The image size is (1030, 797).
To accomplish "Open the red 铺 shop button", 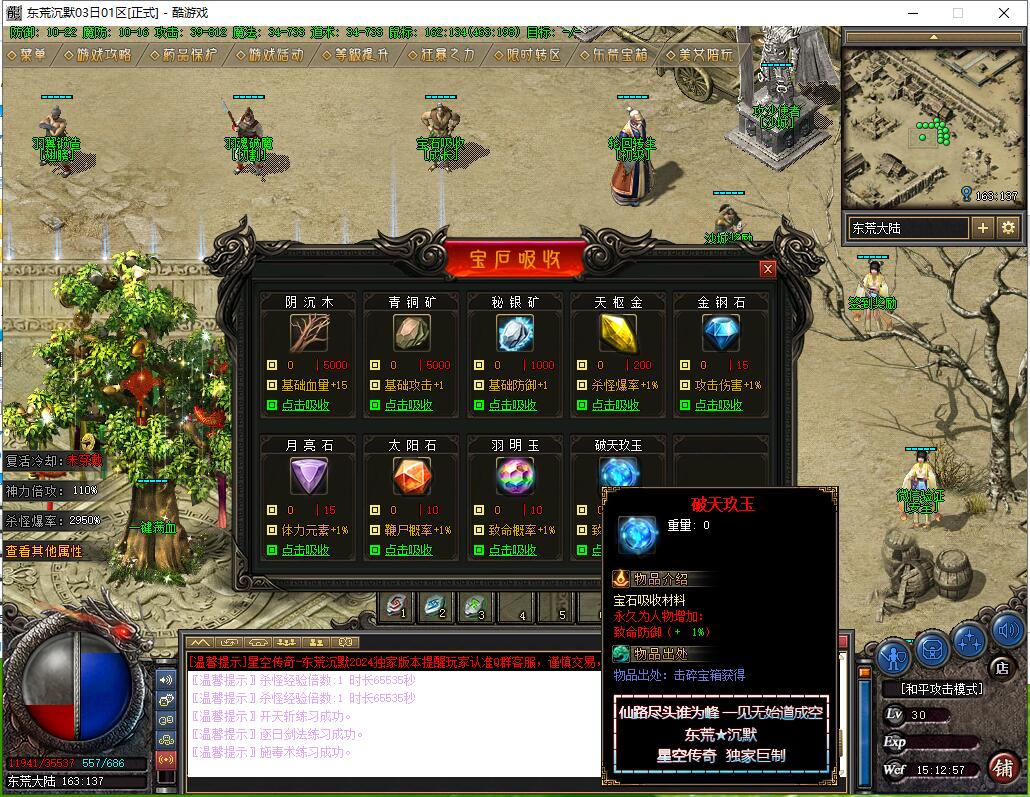I will [x=1003, y=767].
